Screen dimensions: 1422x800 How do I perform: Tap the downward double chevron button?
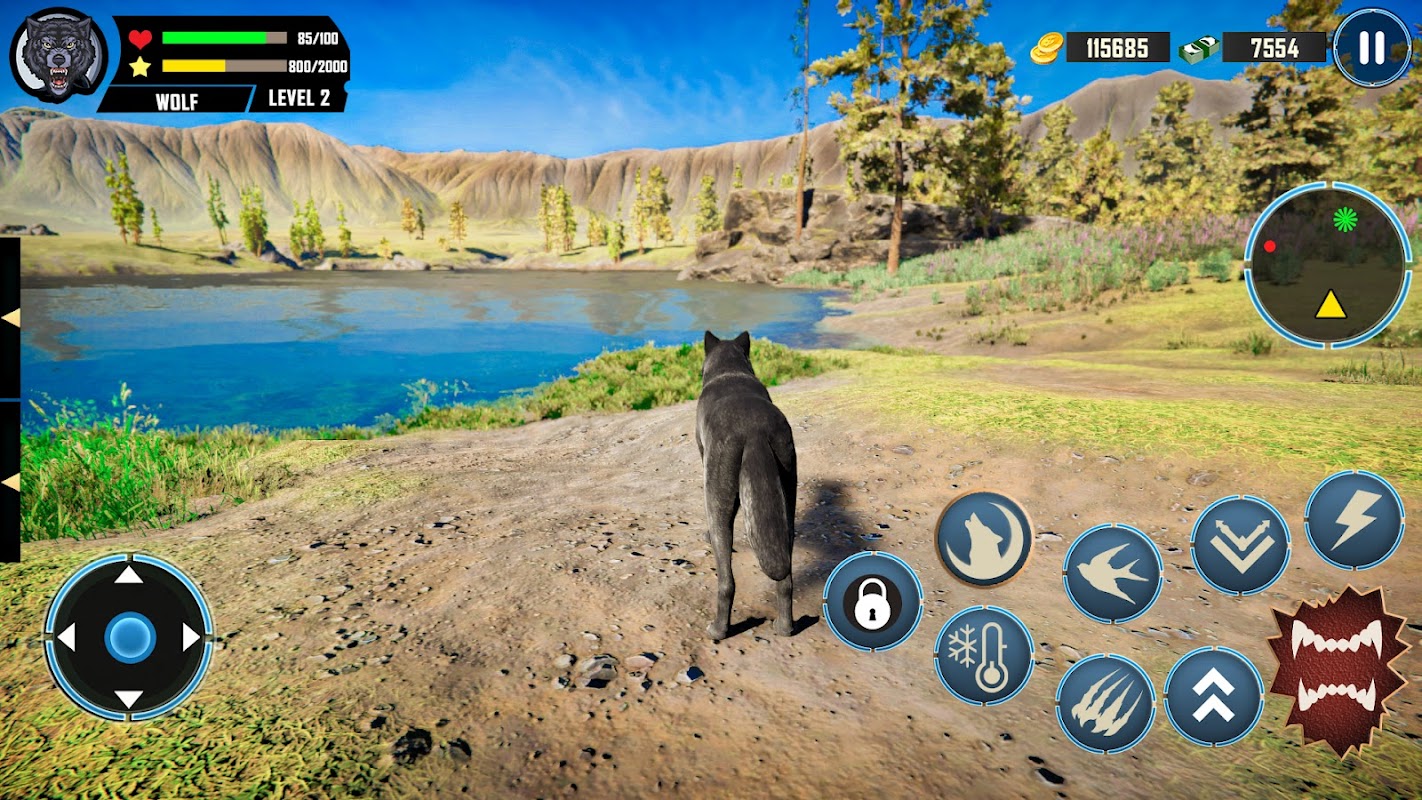pyautogui.click(x=1240, y=545)
